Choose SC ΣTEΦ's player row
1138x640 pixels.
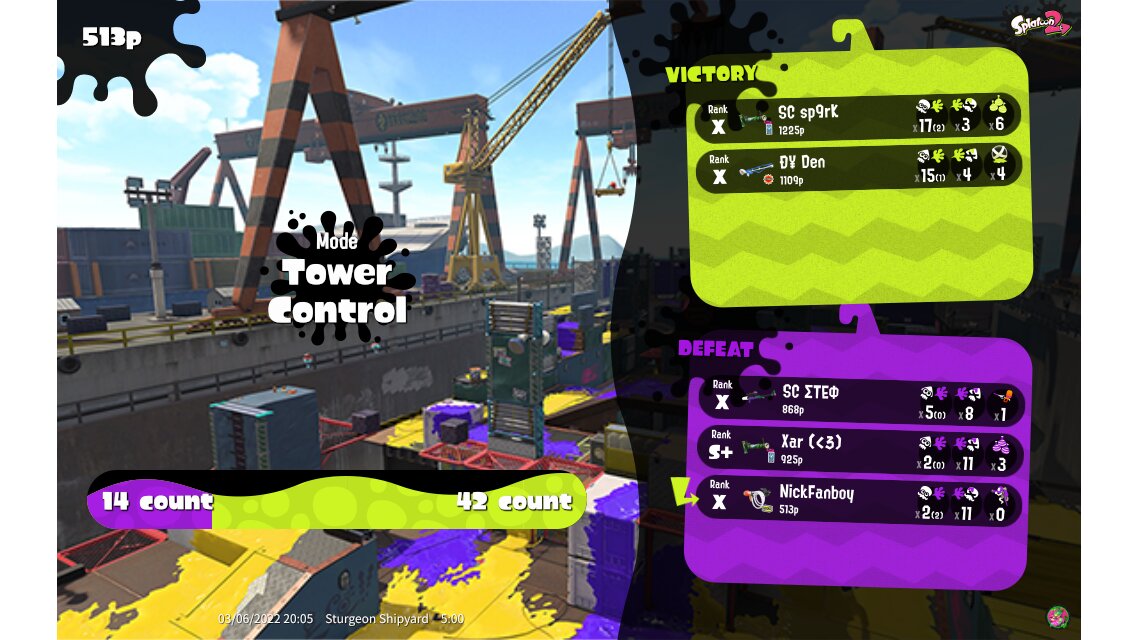click(x=858, y=400)
